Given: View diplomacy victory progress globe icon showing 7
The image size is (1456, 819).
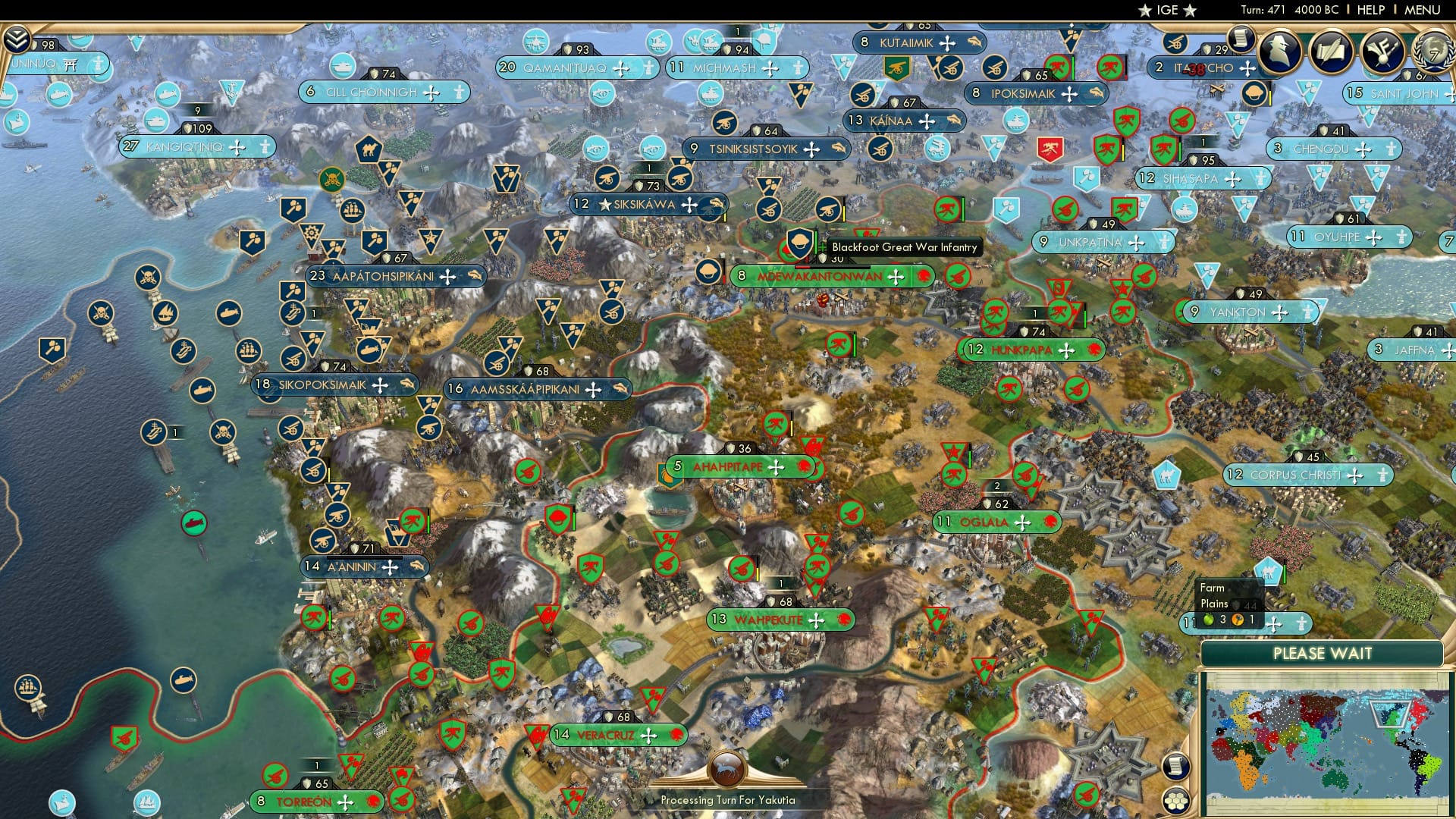Looking at the screenshot, I should tap(1433, 53).
